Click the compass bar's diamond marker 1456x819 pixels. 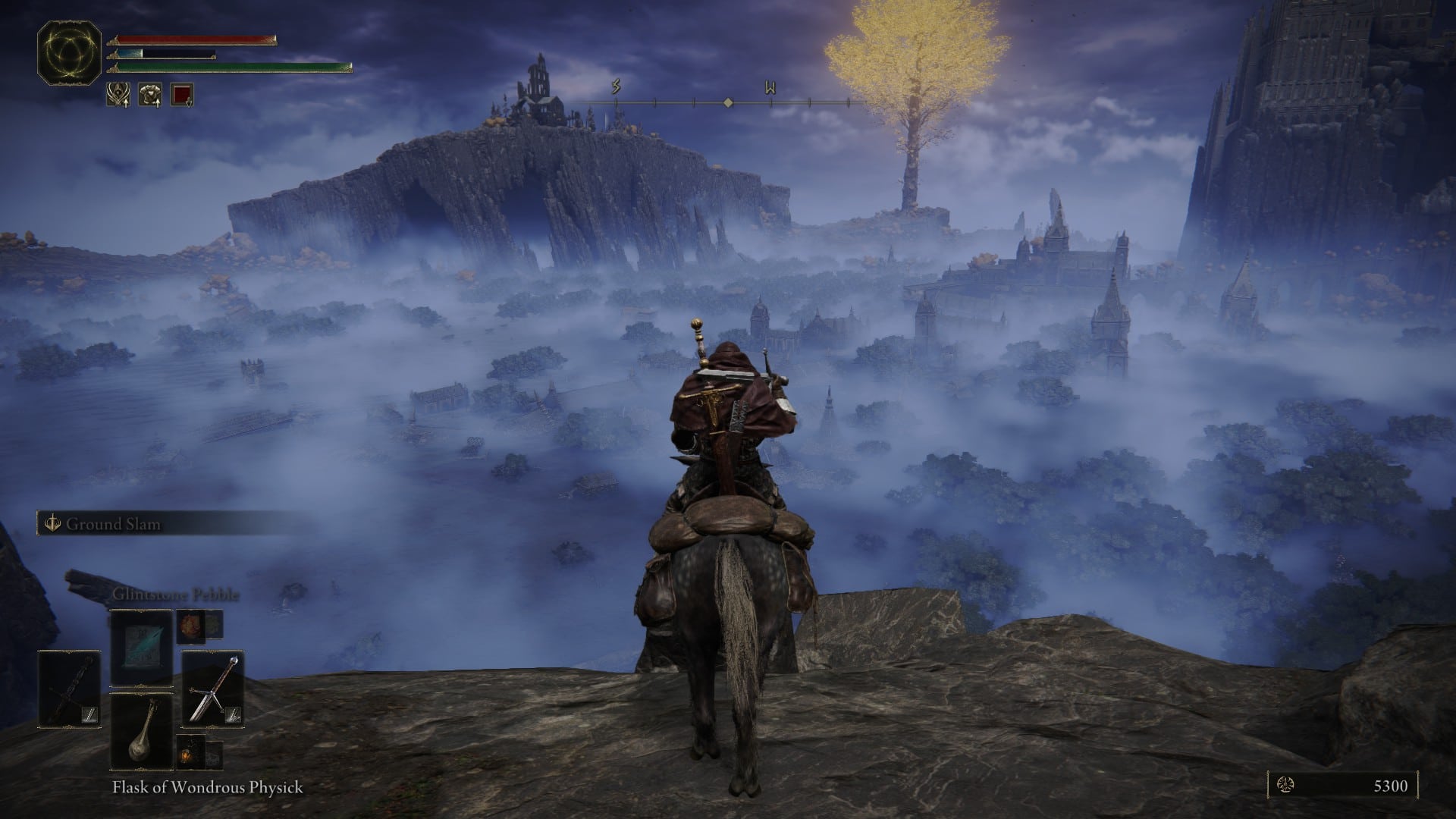click(728, 102)
